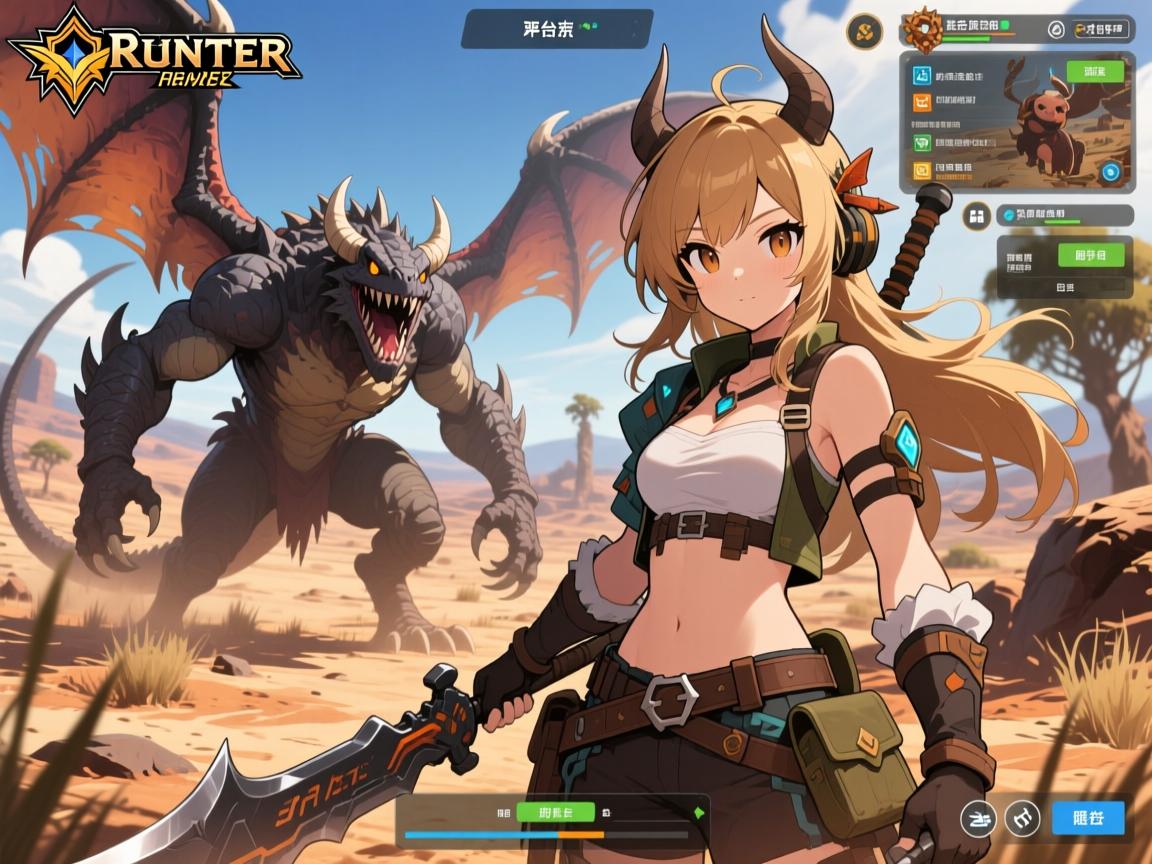
Task: Click the Runter game logo
Action: pyautogui.click(x=155, y=50)
